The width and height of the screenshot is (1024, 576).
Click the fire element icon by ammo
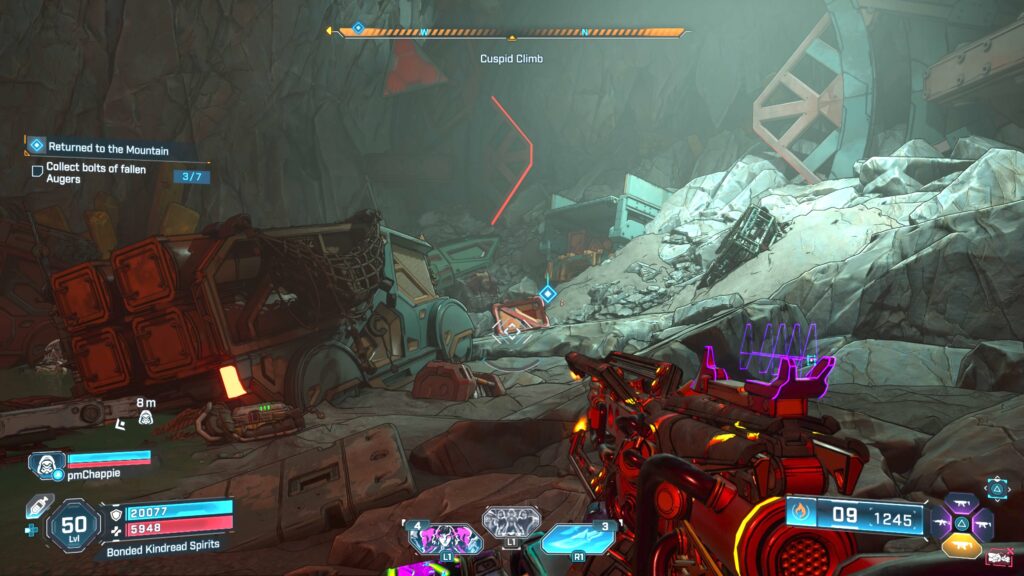click(800, 517)
